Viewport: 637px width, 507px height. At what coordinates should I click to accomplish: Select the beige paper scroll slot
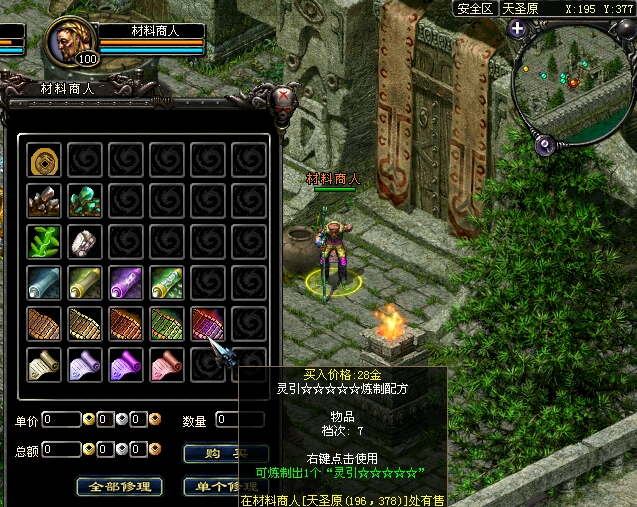coord(44,365)
